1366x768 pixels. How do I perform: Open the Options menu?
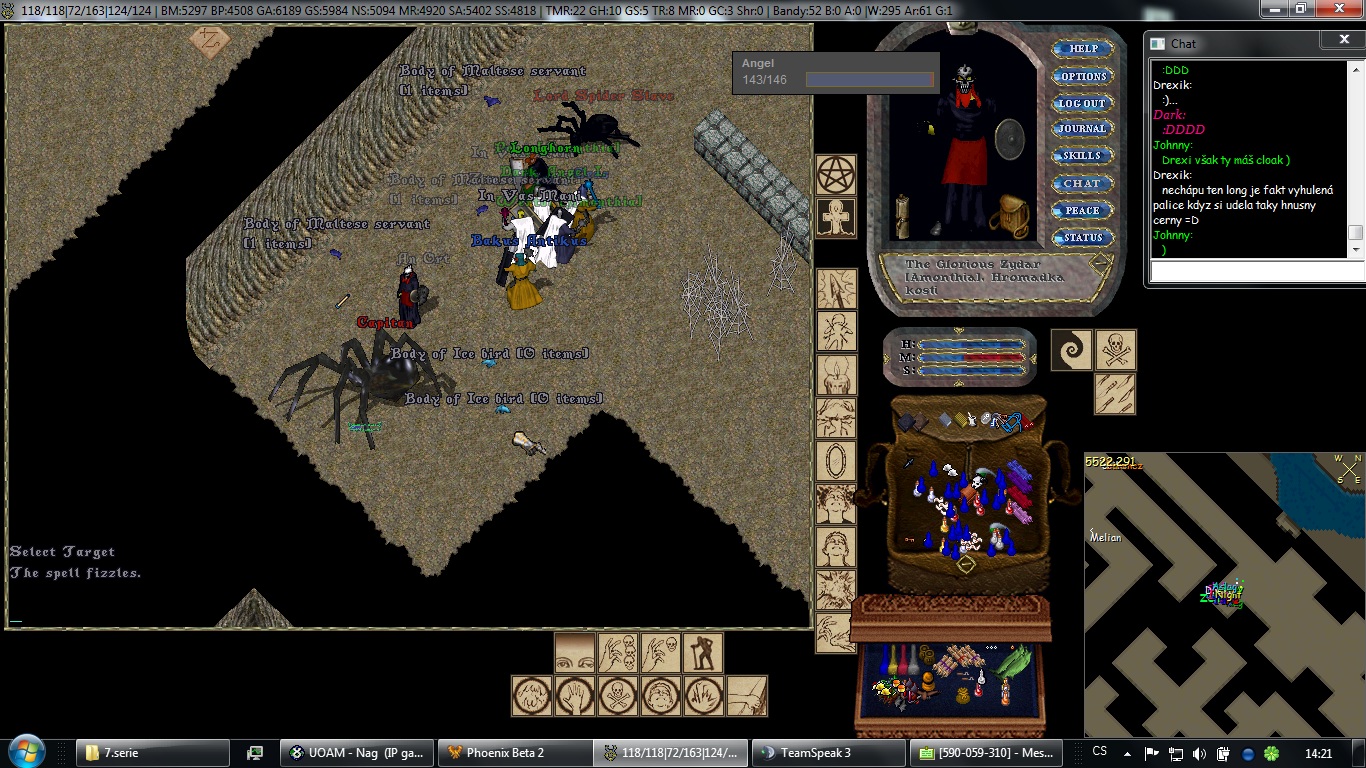click(1083, 76)
